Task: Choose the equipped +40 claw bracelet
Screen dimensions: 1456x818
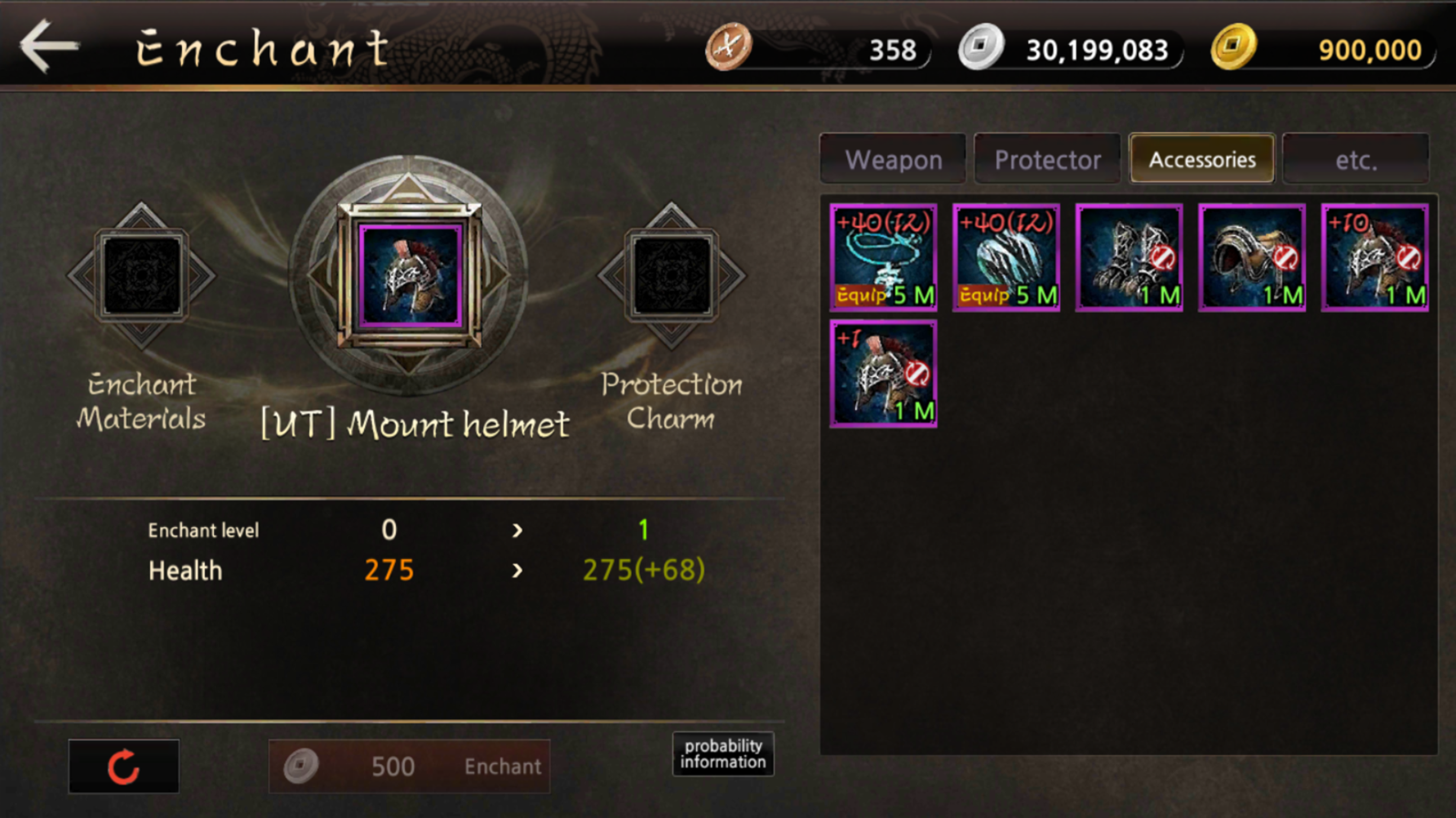Action: (x=1006, y=258)
